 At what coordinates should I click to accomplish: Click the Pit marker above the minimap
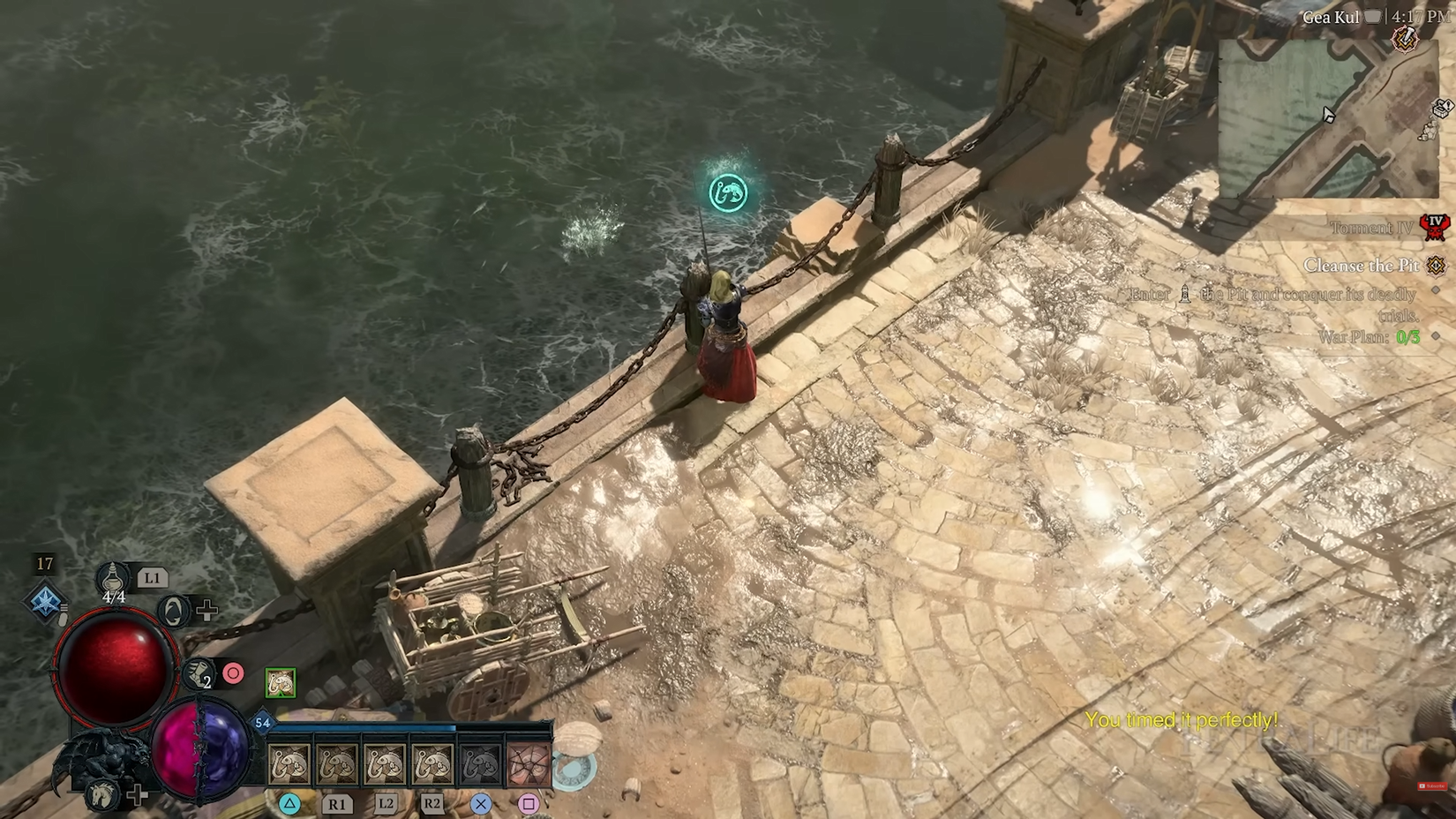[1405, 38]
